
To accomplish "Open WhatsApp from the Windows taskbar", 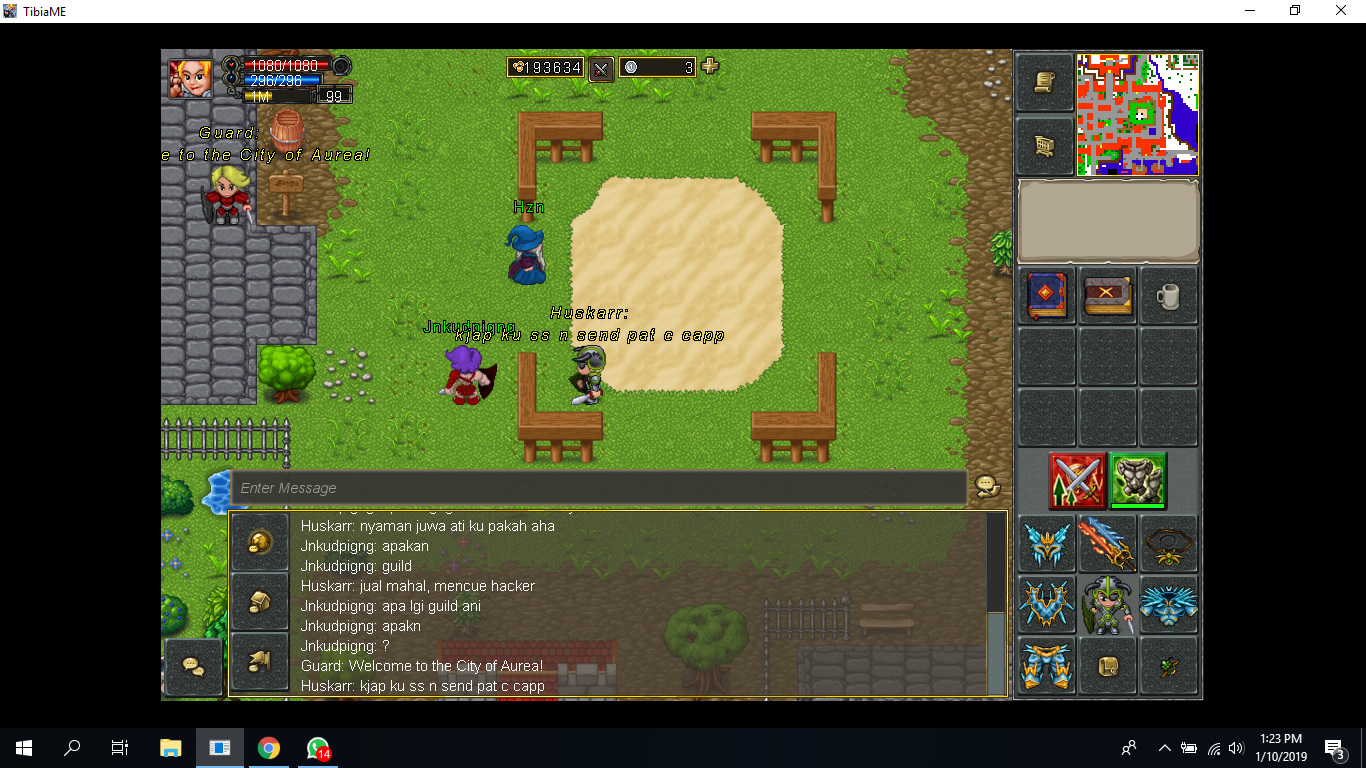I will tap(318, 748).
